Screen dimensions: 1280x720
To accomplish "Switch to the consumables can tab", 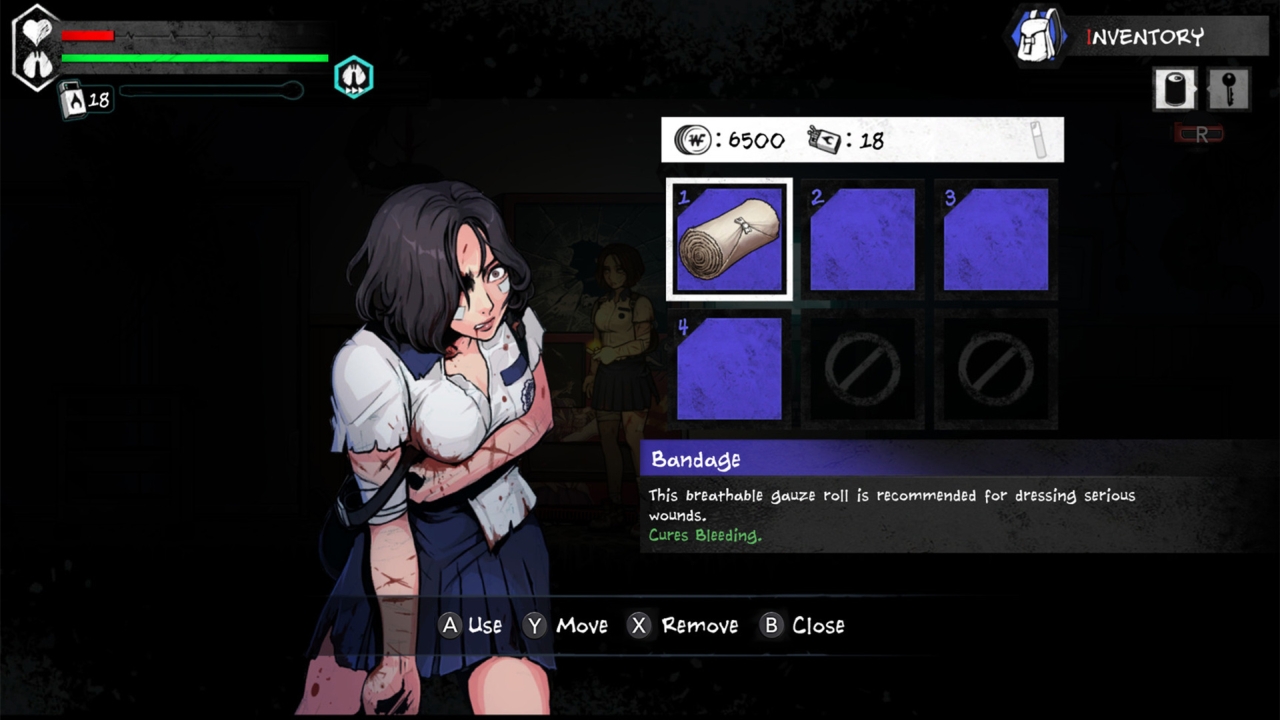I will coord(1174,89).
